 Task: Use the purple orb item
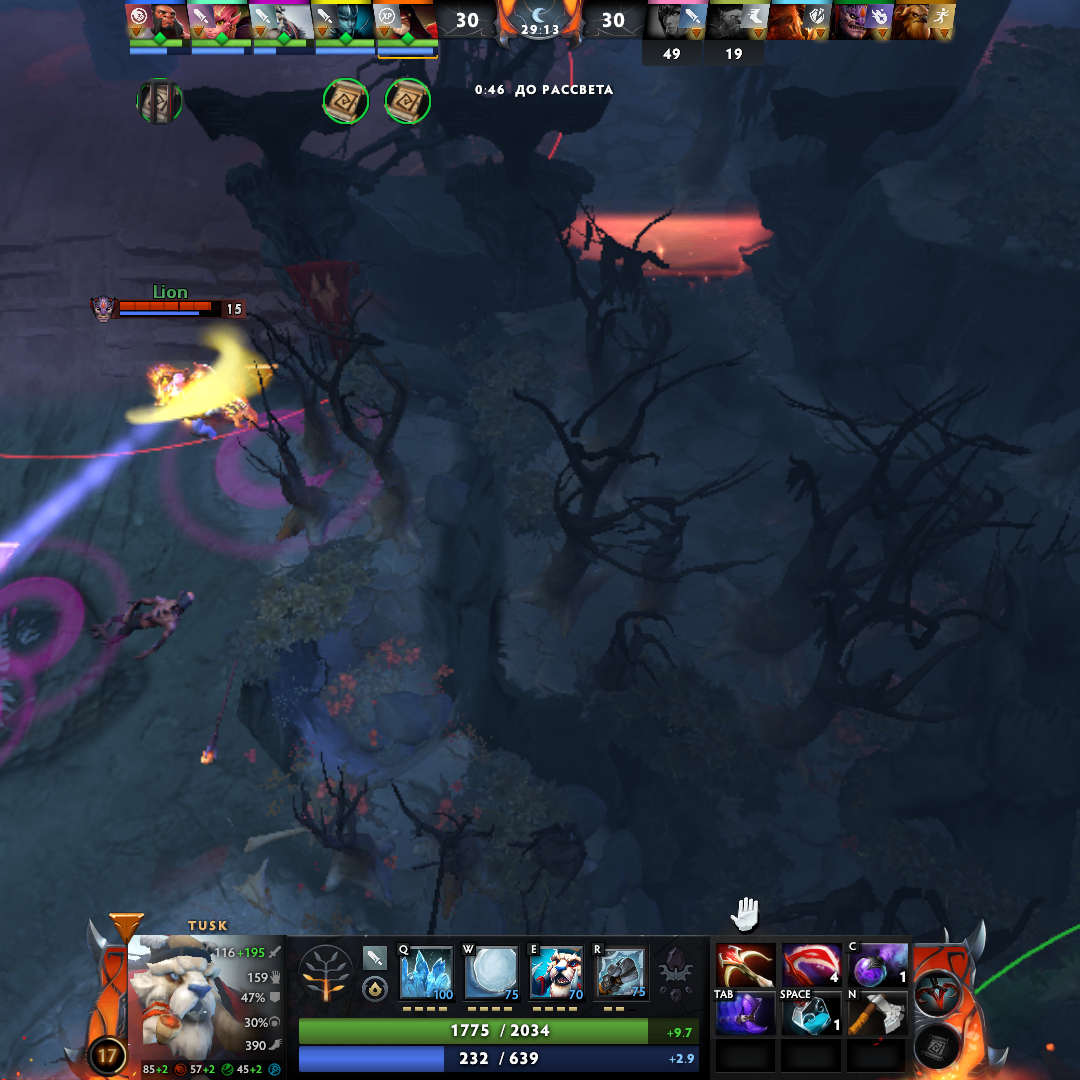pyautogui.click(x=877, y=965)
